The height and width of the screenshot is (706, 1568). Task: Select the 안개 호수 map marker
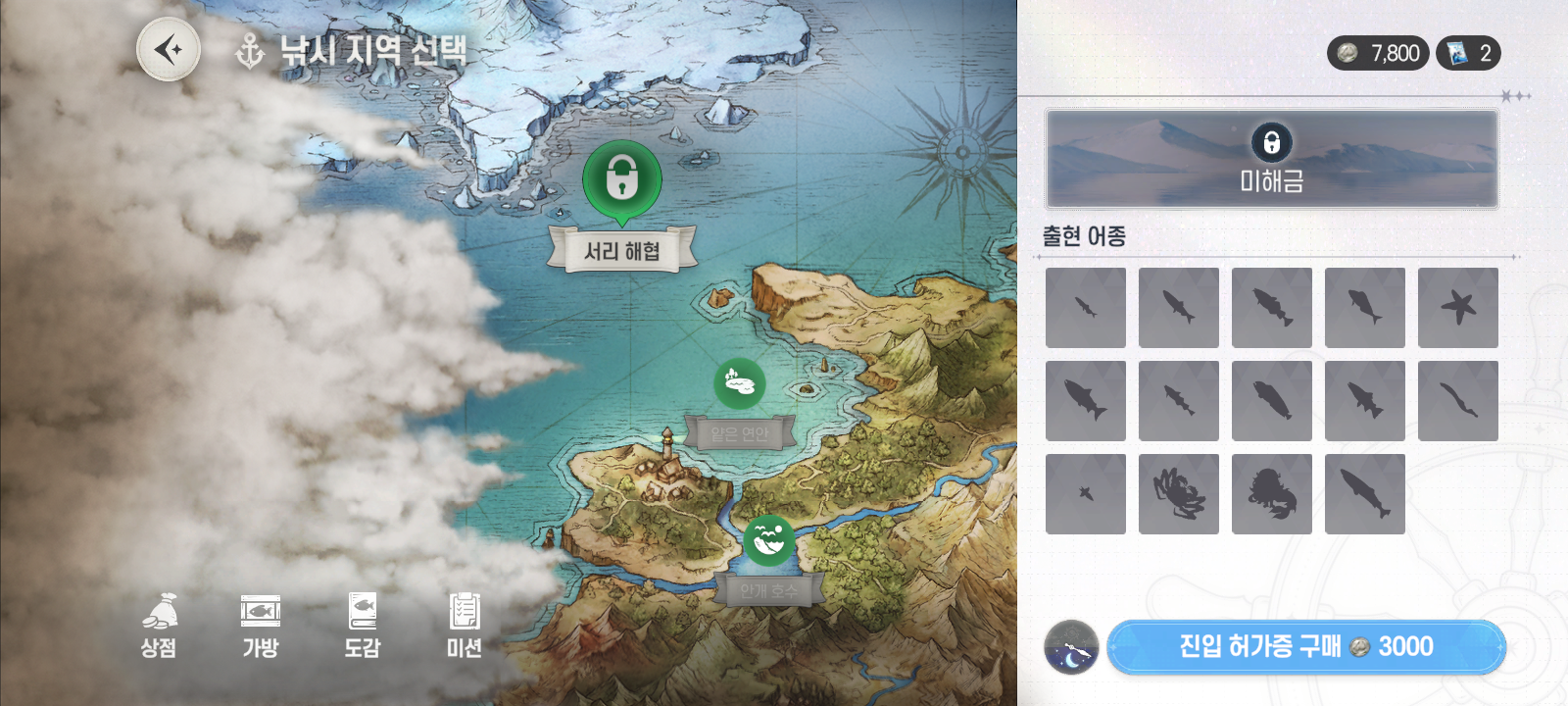point(769,540)
